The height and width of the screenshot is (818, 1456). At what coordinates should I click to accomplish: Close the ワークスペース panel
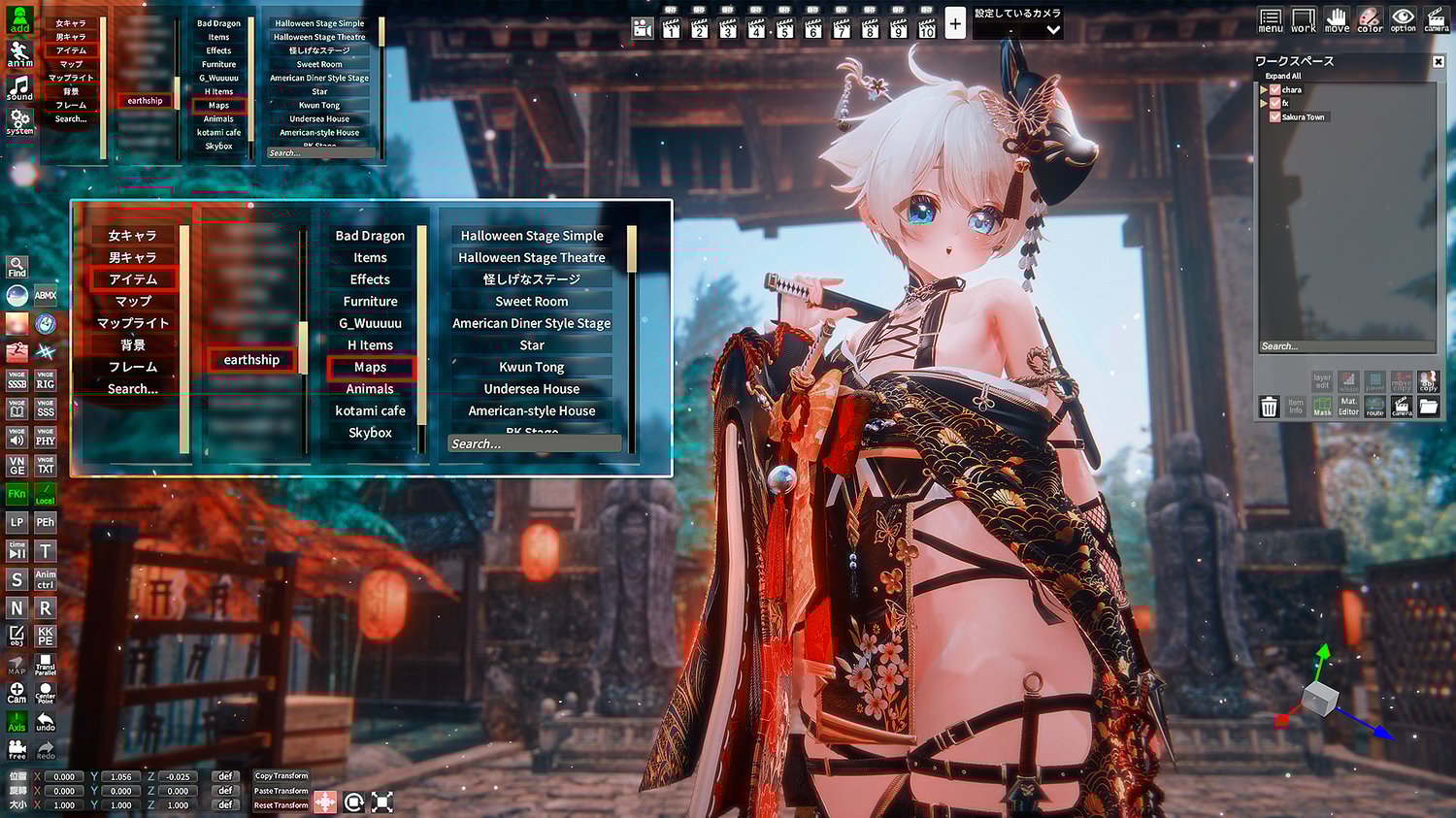[1439, 61]
